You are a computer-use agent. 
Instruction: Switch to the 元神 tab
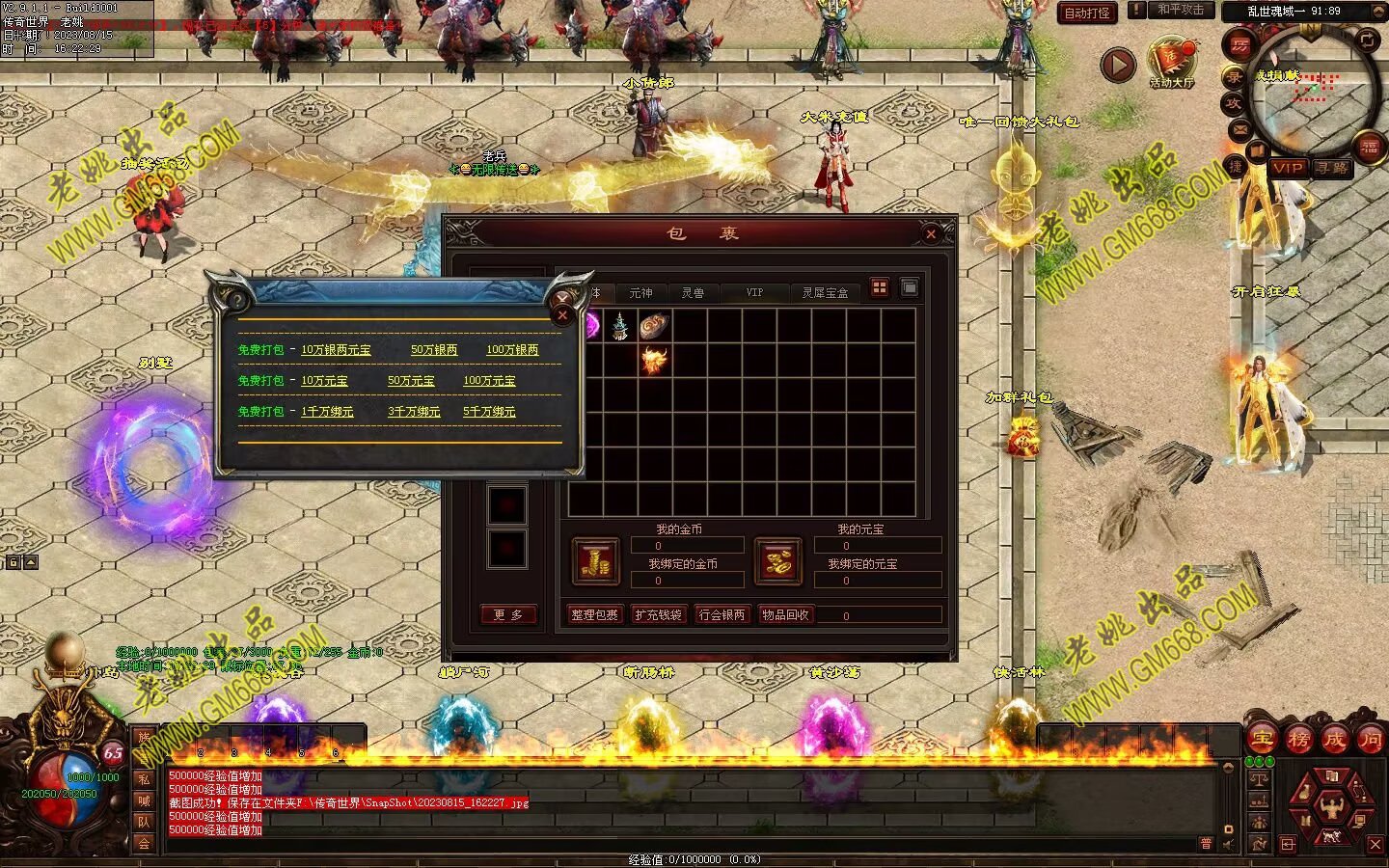coord(640,292)
